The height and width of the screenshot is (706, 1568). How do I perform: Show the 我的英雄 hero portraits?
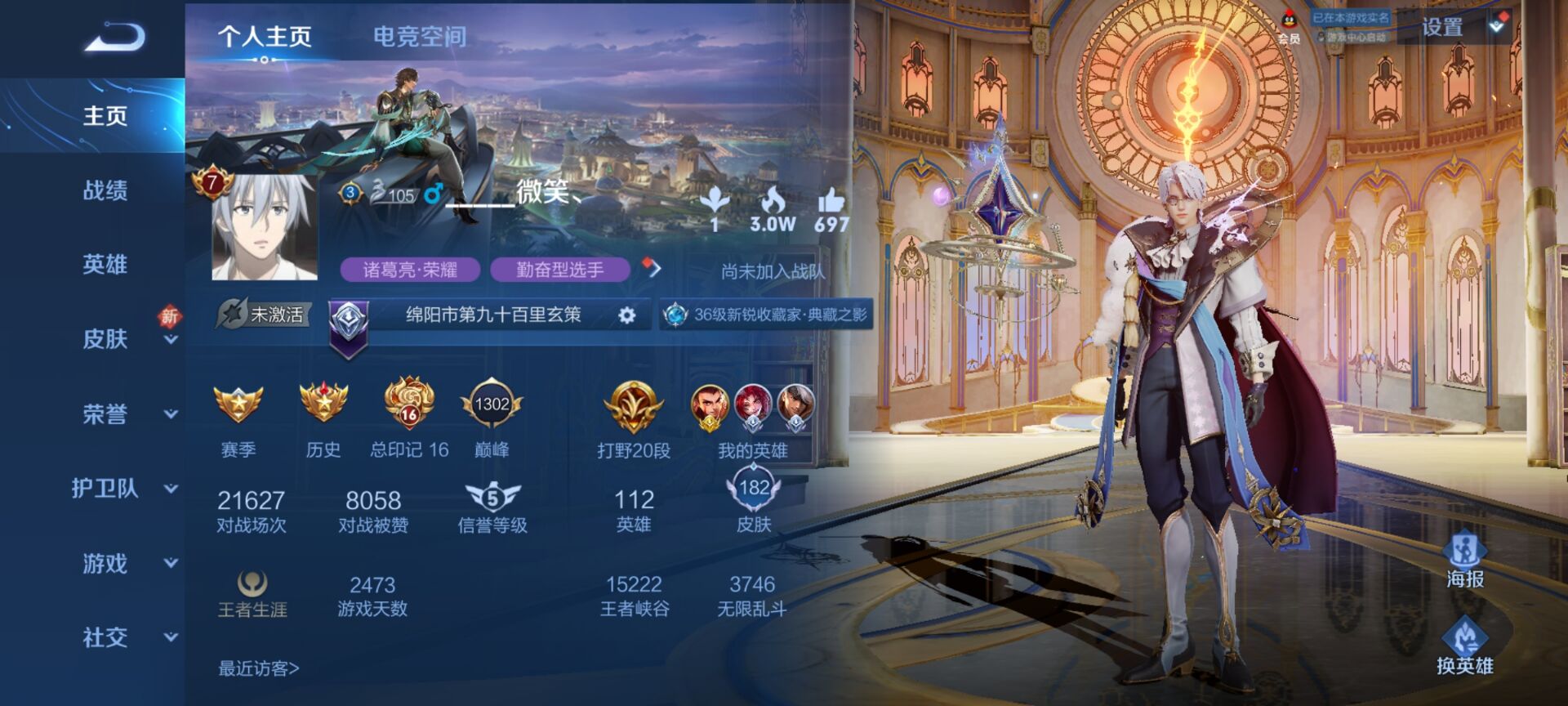(752, 407)
